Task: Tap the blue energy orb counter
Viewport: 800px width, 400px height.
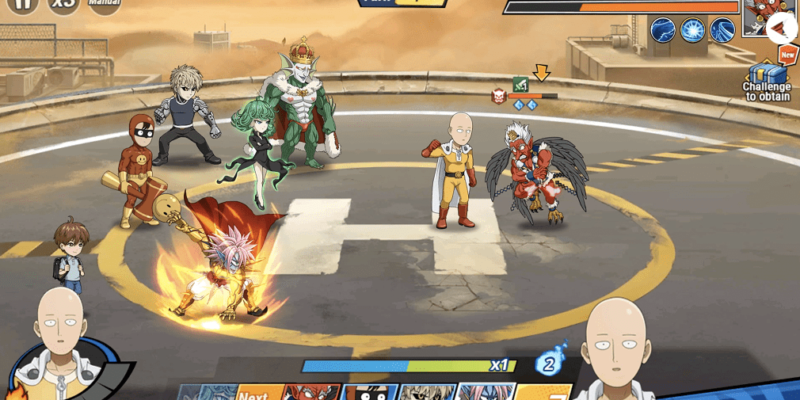Action: (x=547, y=365)
